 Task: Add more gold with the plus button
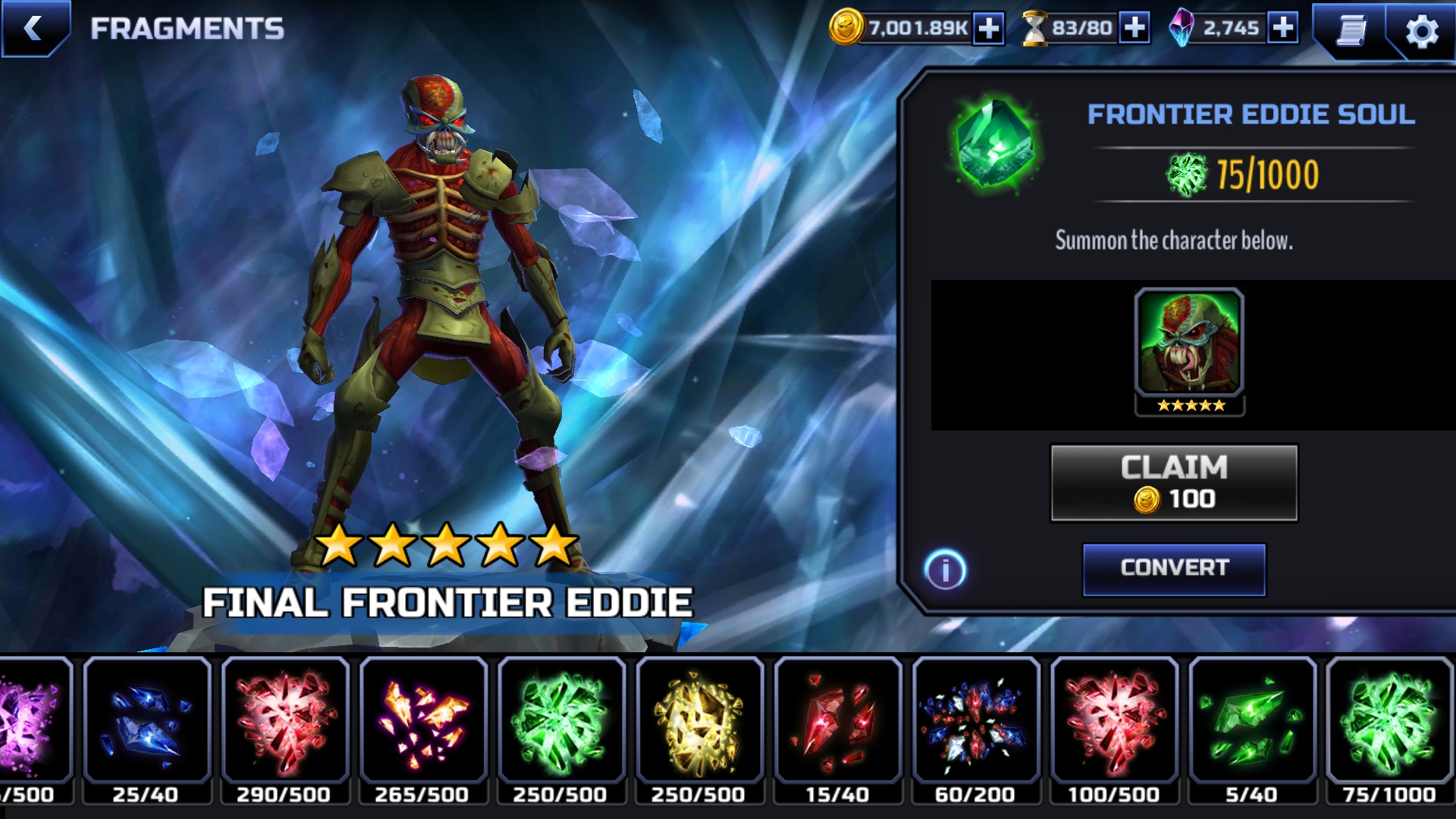pos(988,29)
